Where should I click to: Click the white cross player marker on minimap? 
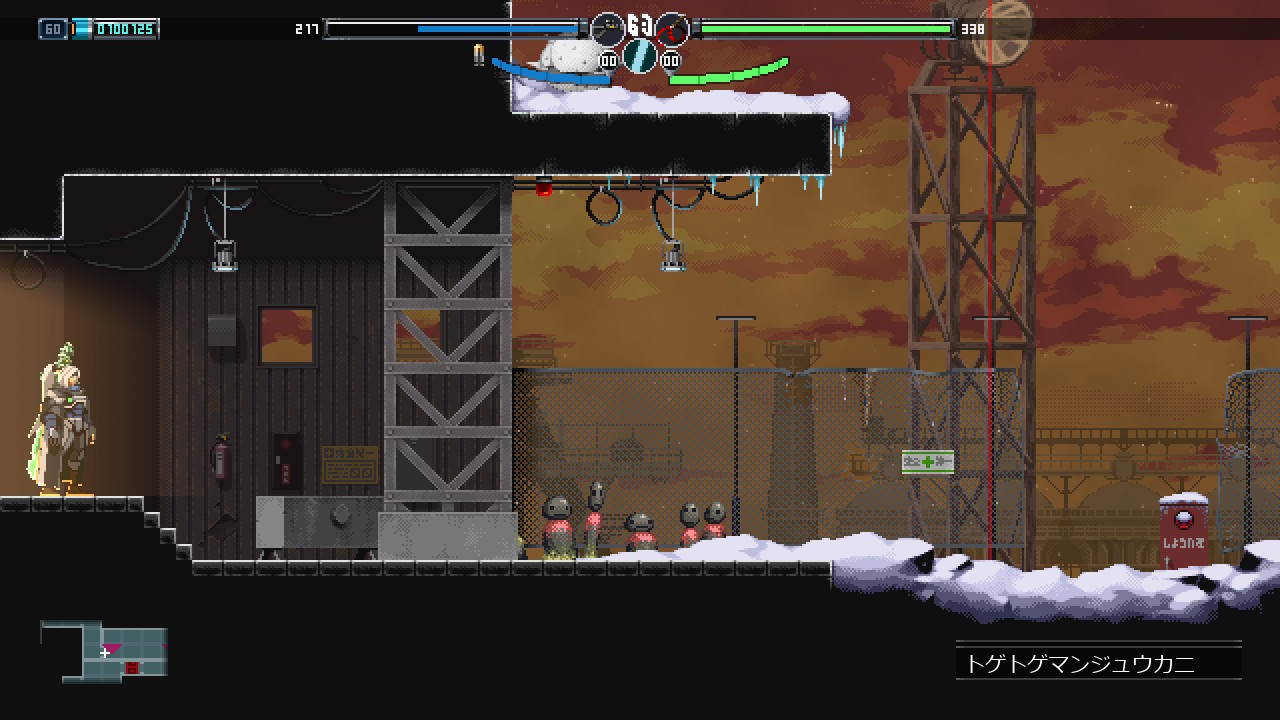pyautogui.click(x=105, y=652)
